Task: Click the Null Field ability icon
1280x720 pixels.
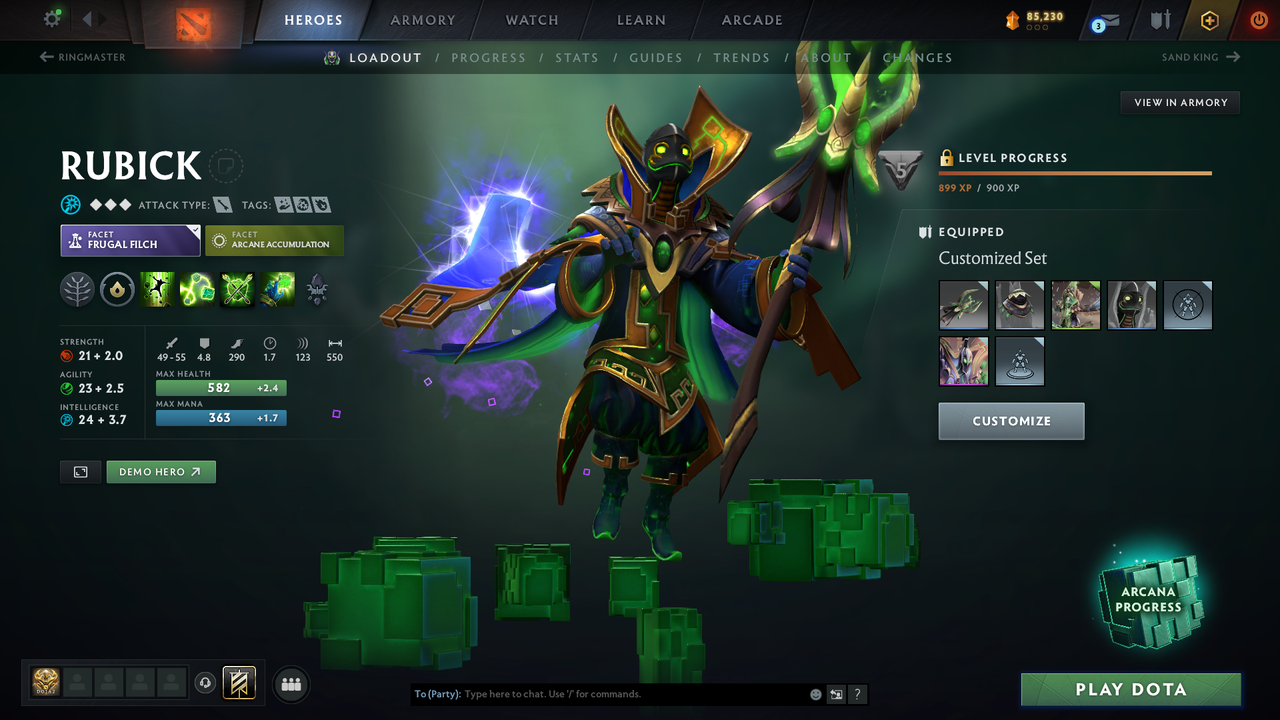Action: pos(238,289)
